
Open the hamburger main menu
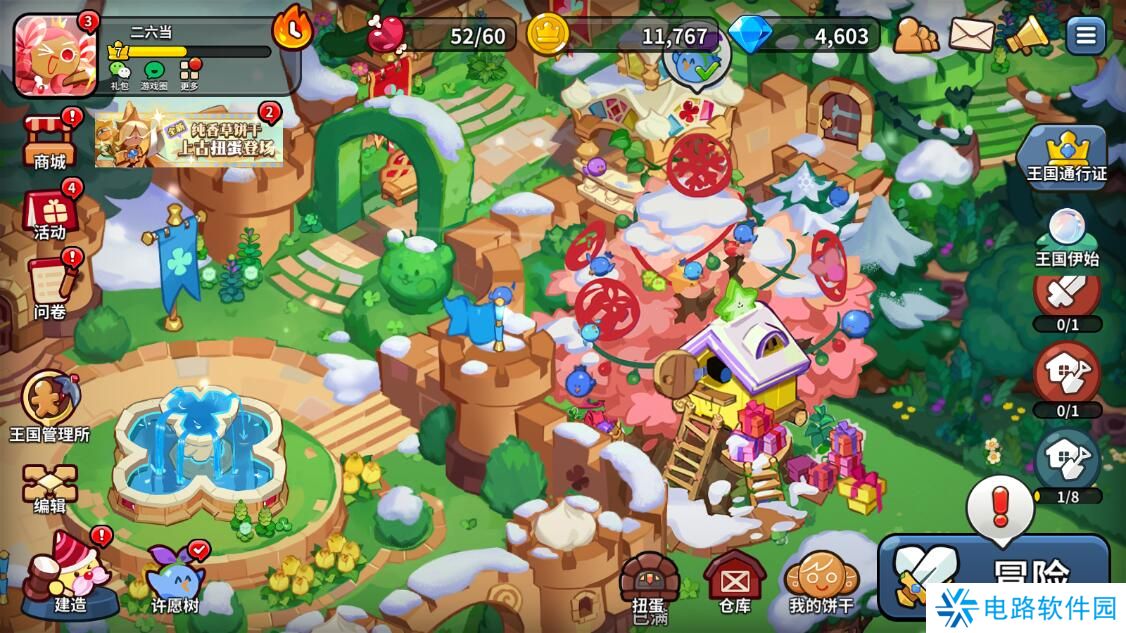point(1086,36)
